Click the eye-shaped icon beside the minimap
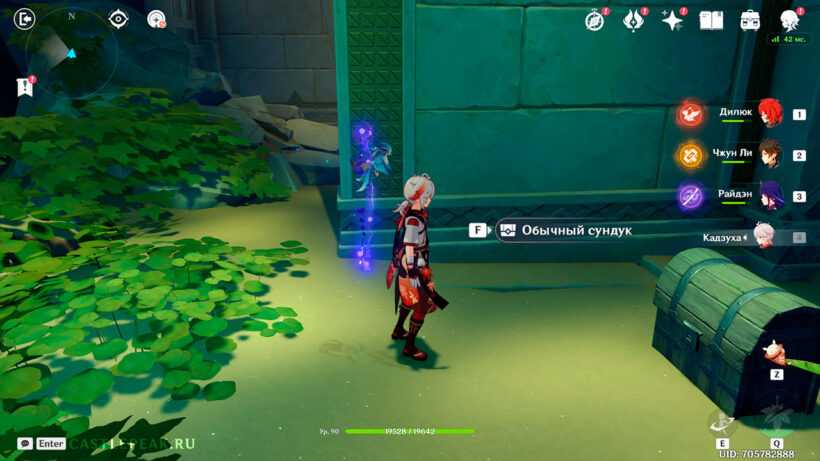This screenshot has height=461, width=820. coord(118,18)
